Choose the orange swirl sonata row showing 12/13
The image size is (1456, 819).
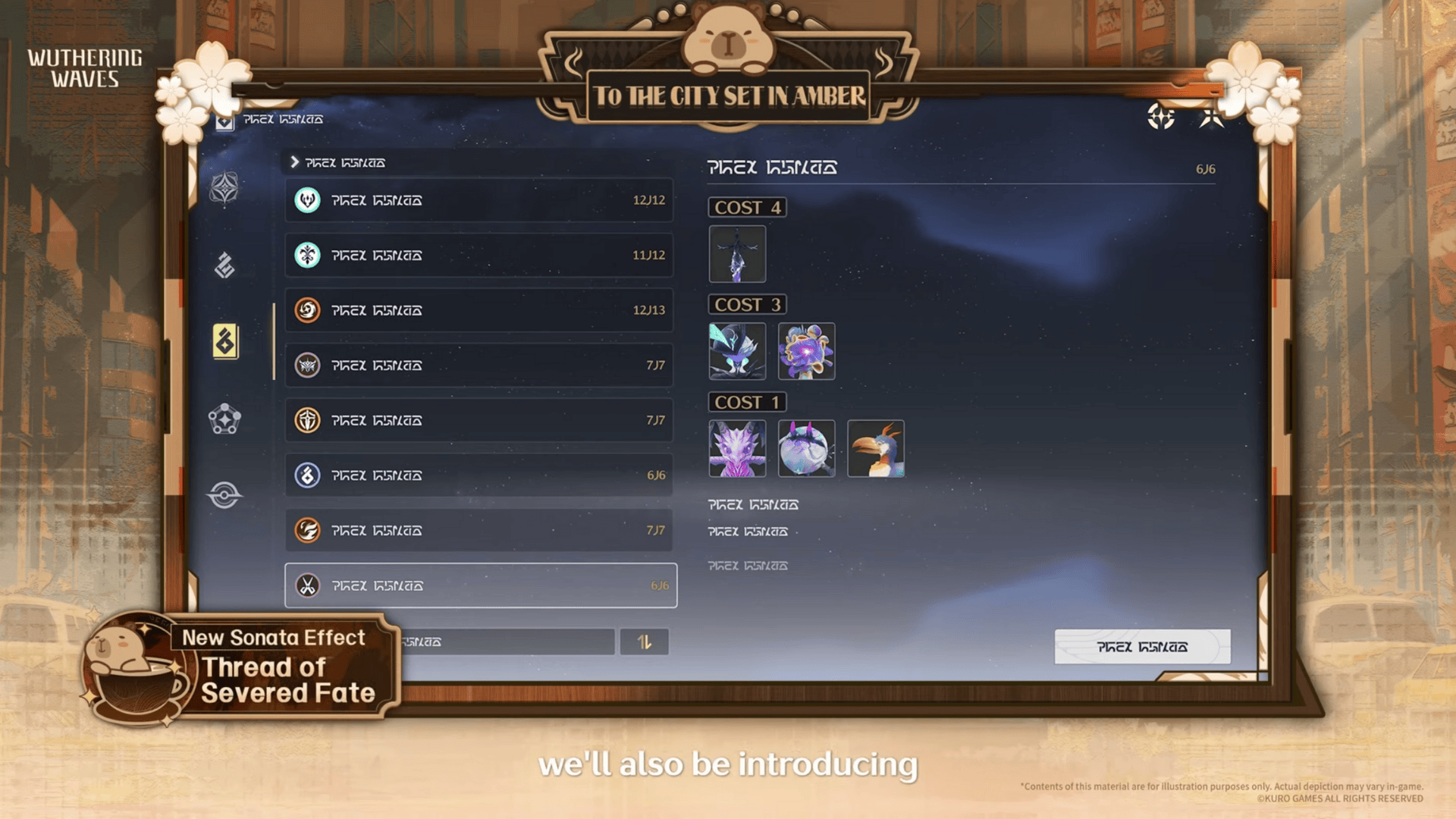(x=479, y=310)
